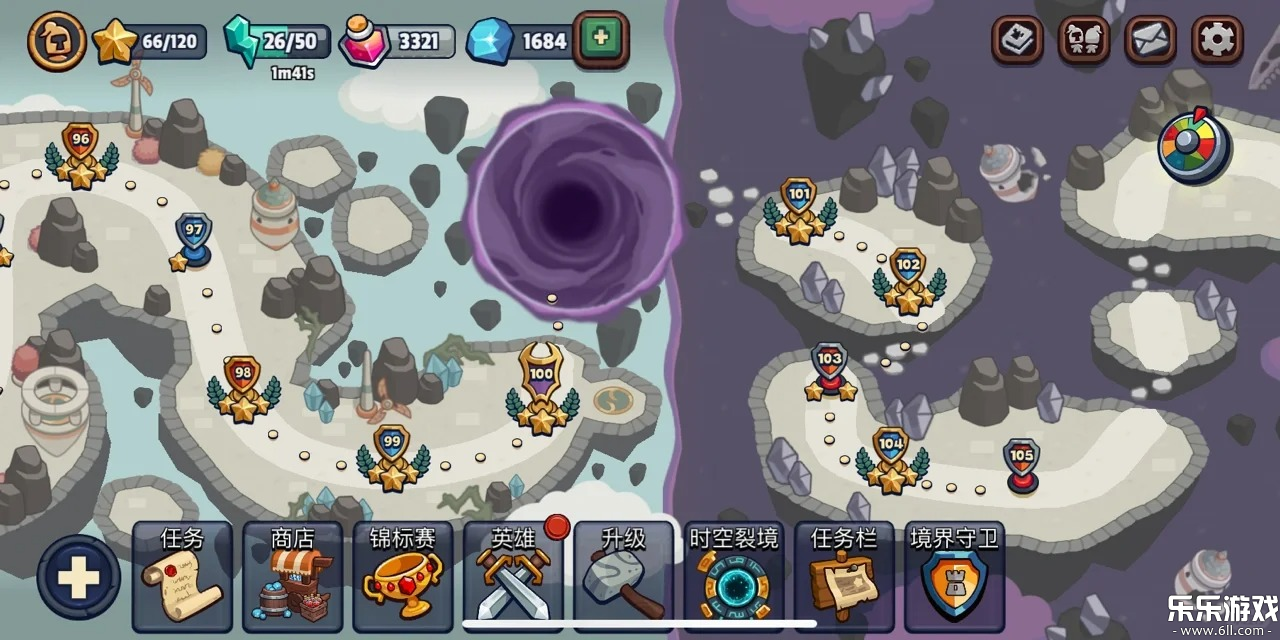
Task: Open the layered book icon in top bar
Action: tap(1017, 40)
